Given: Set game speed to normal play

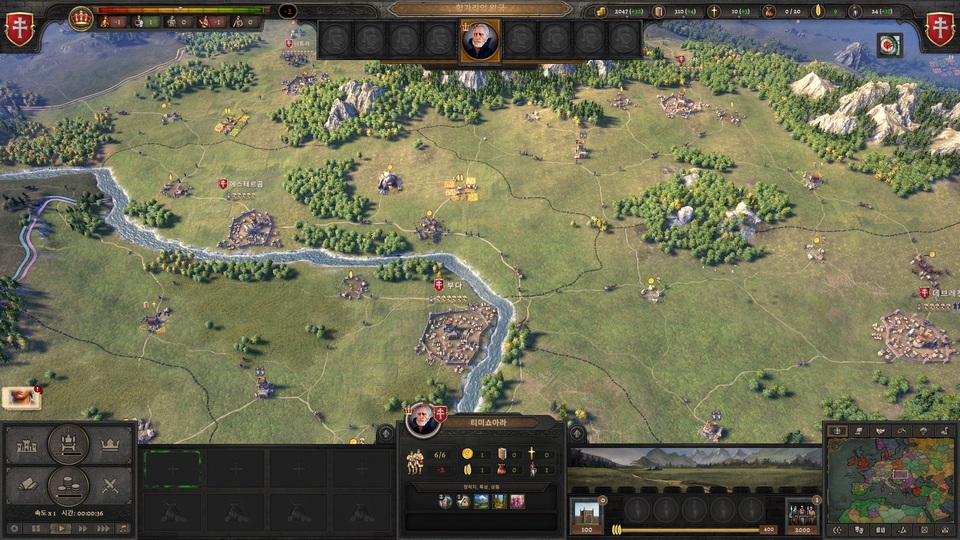Looking at the screenshot, I should coord(59,528).
